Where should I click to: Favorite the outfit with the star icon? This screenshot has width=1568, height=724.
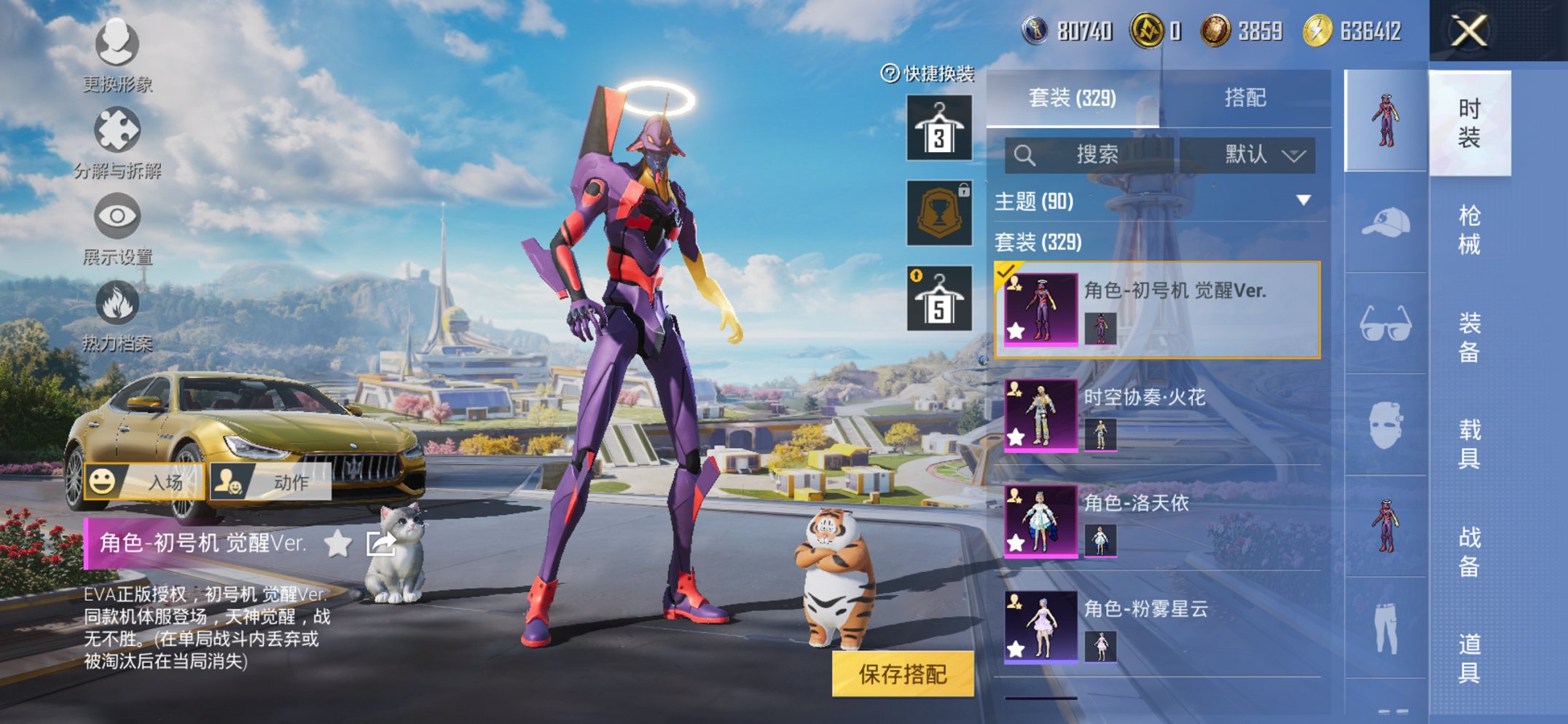click(x=338, y=543)
